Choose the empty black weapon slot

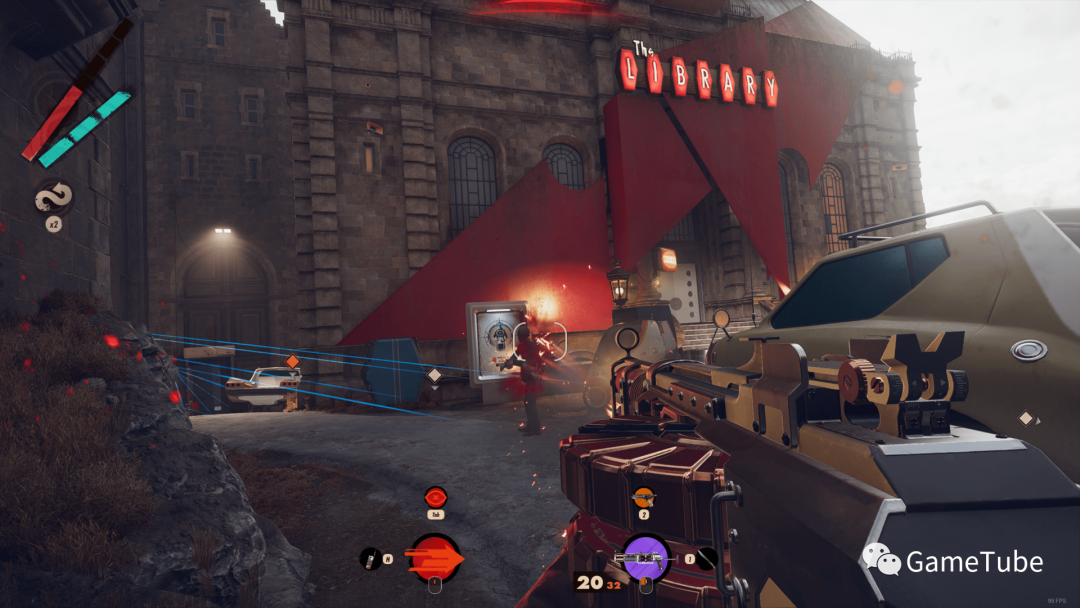[x=707, y=559]
